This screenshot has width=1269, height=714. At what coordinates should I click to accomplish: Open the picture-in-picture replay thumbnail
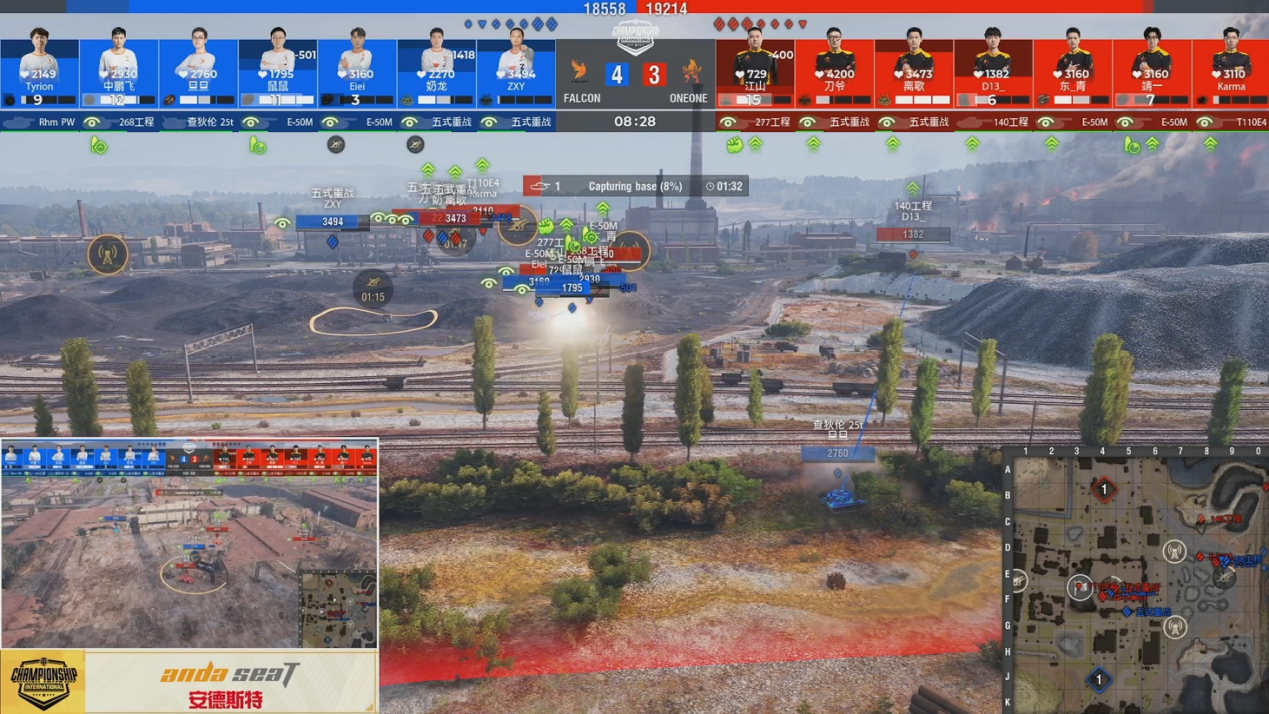[189, 544]
